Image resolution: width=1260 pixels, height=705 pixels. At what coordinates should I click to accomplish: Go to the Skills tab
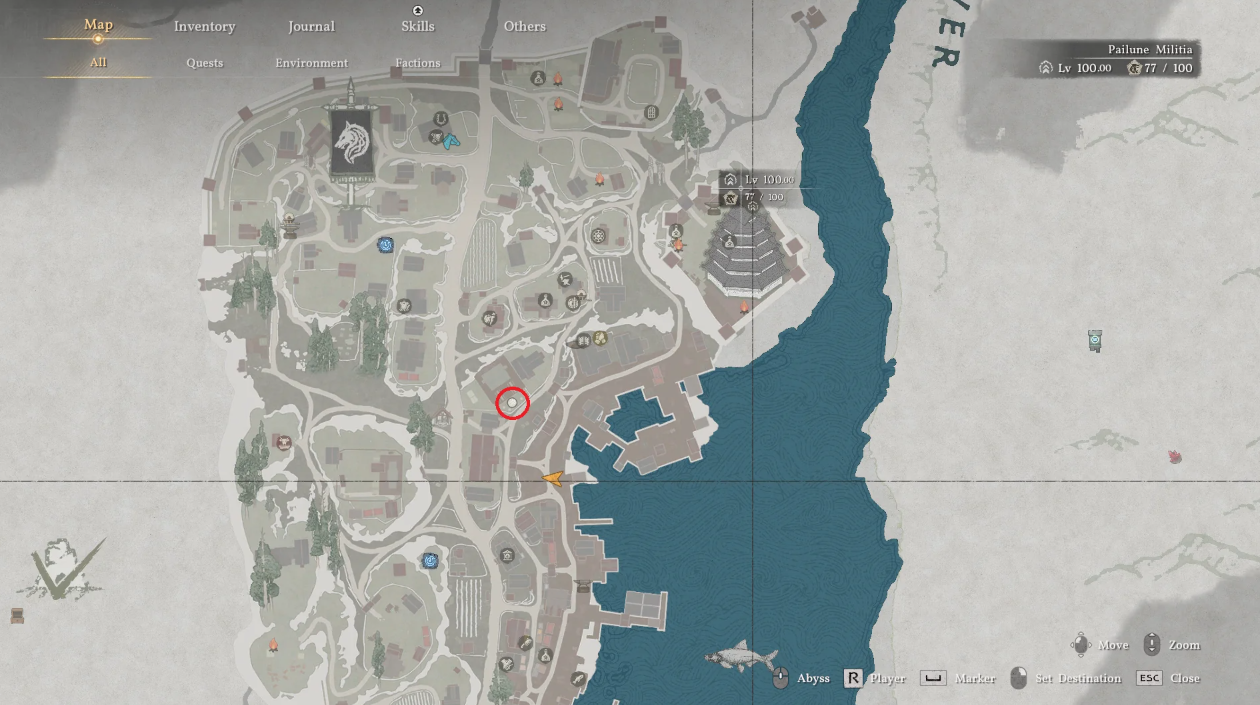click(x=418, y=27)
